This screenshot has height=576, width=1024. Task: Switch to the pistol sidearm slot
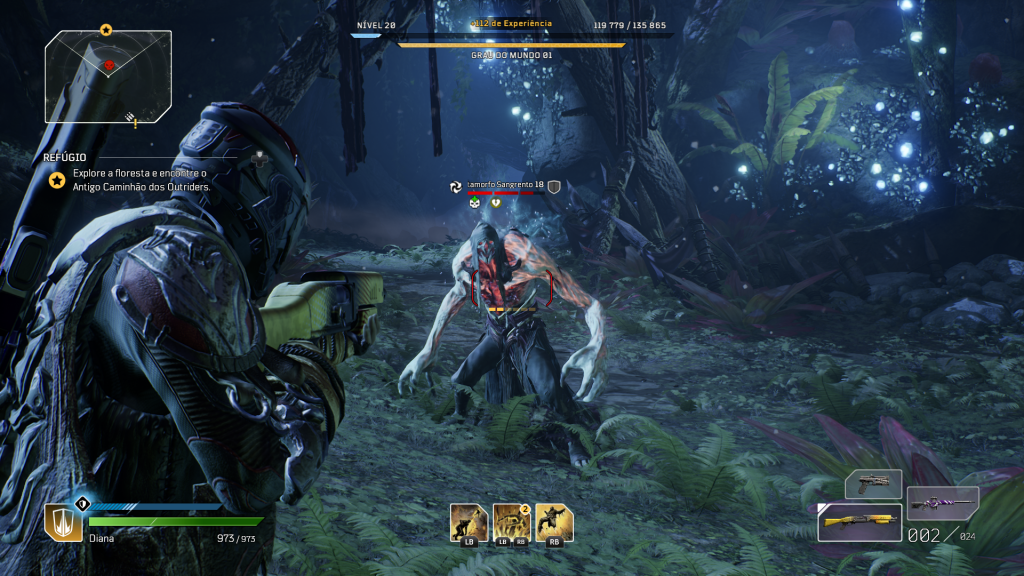pos(873,484)
